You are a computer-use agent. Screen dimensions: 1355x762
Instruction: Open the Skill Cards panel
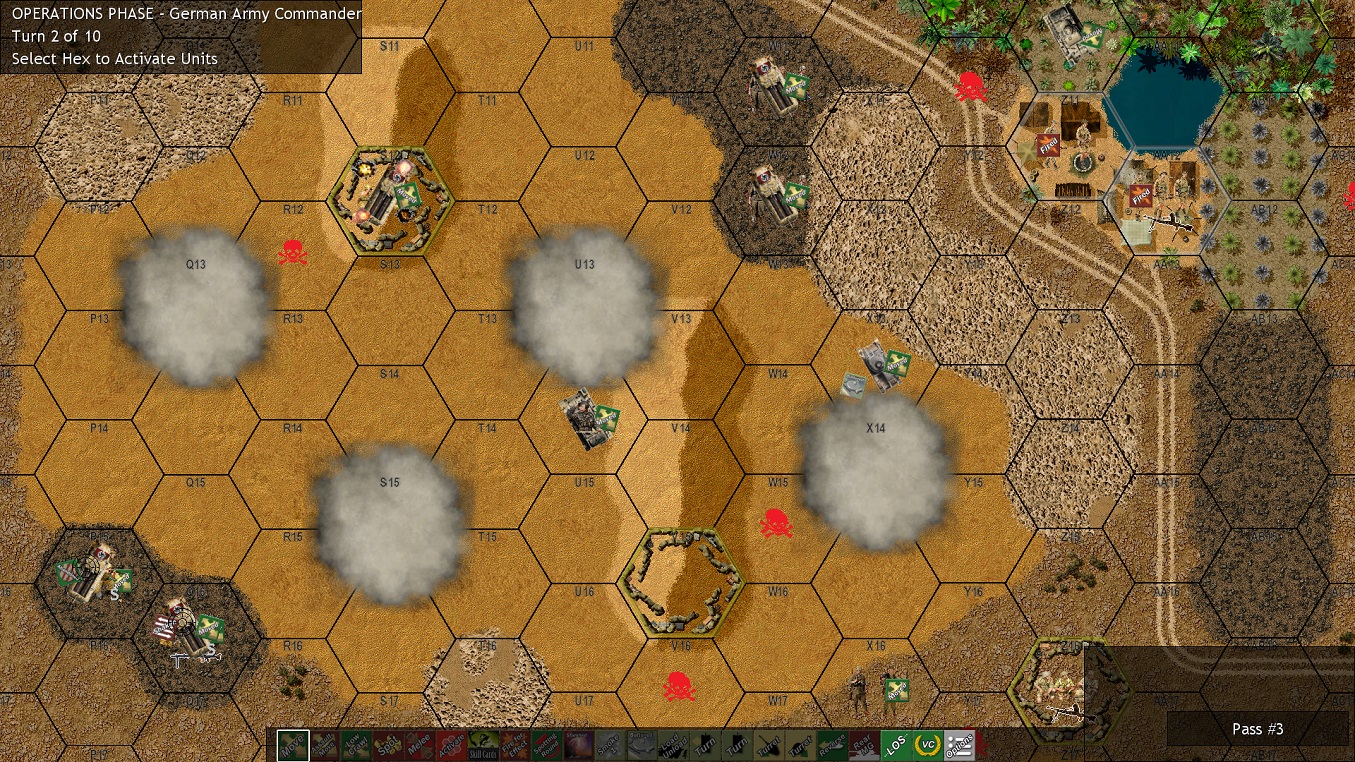coord(481,746)
